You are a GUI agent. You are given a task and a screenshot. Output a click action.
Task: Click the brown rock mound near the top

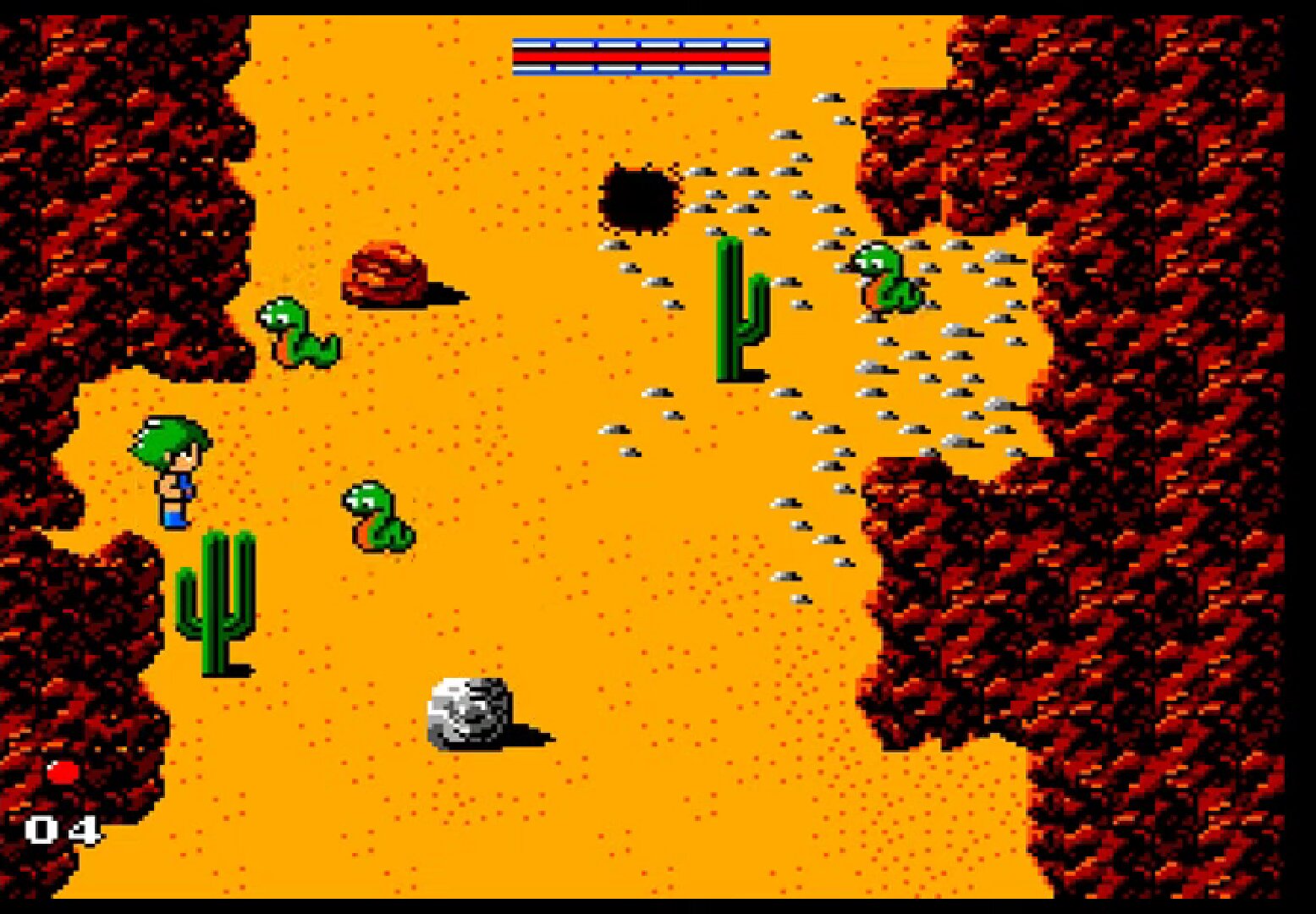click(x=385, y=275)
